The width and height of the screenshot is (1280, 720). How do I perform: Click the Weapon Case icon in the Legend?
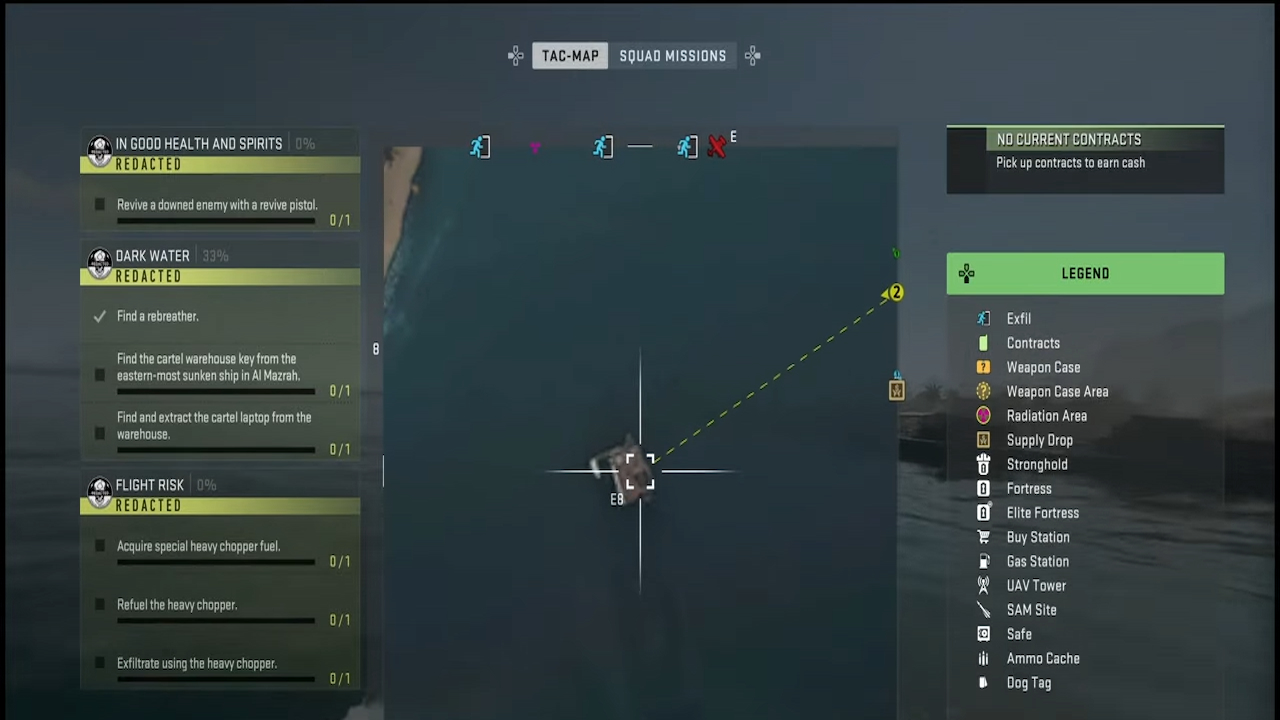click(x=983, y=367)
